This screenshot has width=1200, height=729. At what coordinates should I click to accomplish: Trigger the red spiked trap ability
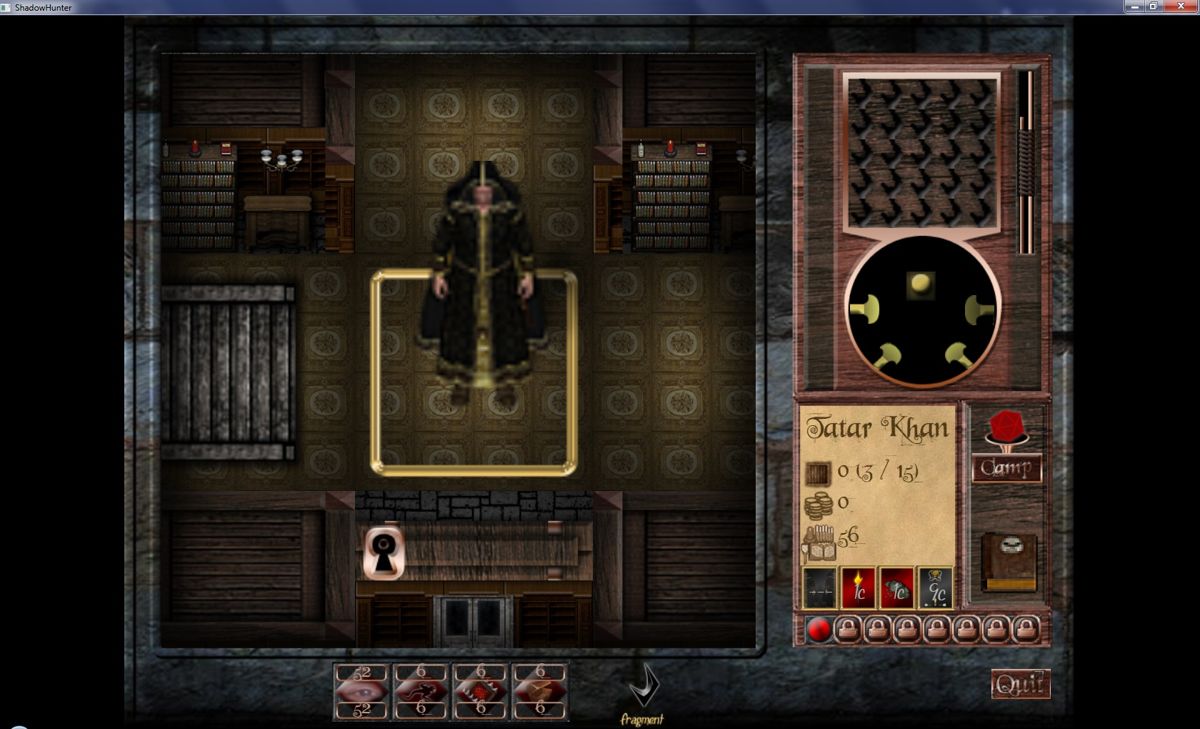tap(480, 691)
